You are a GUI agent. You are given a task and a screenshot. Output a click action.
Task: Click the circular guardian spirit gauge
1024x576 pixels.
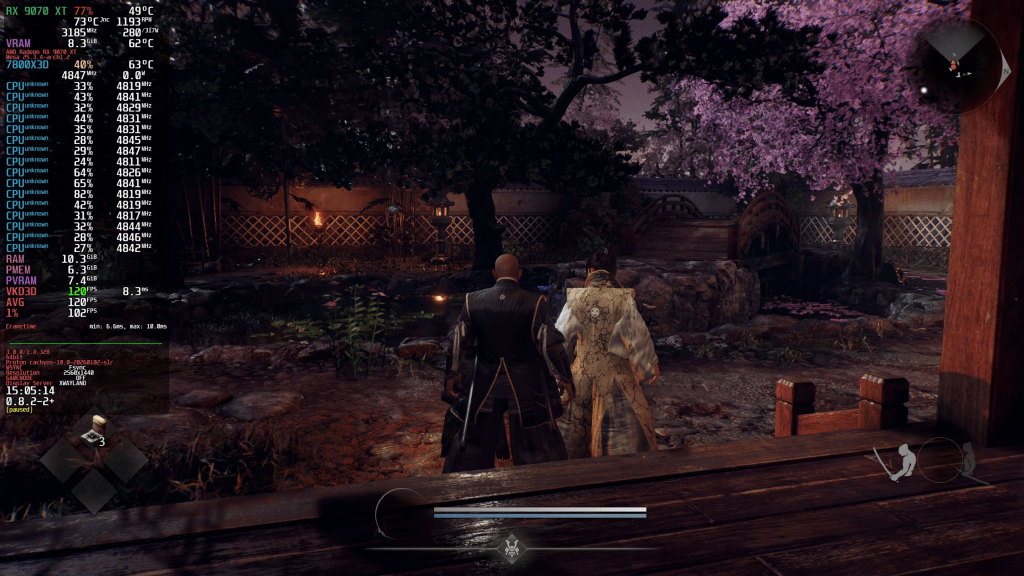pyautogui.click(x=399, y=514)
